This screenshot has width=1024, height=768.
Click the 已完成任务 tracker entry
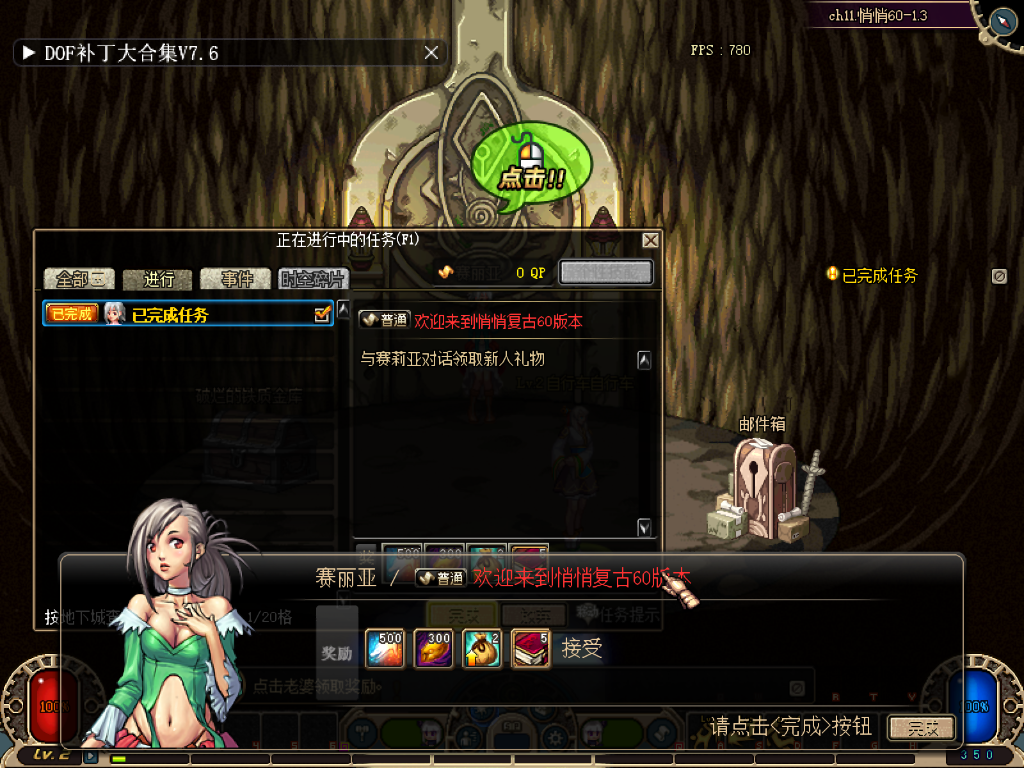(878, 275)
